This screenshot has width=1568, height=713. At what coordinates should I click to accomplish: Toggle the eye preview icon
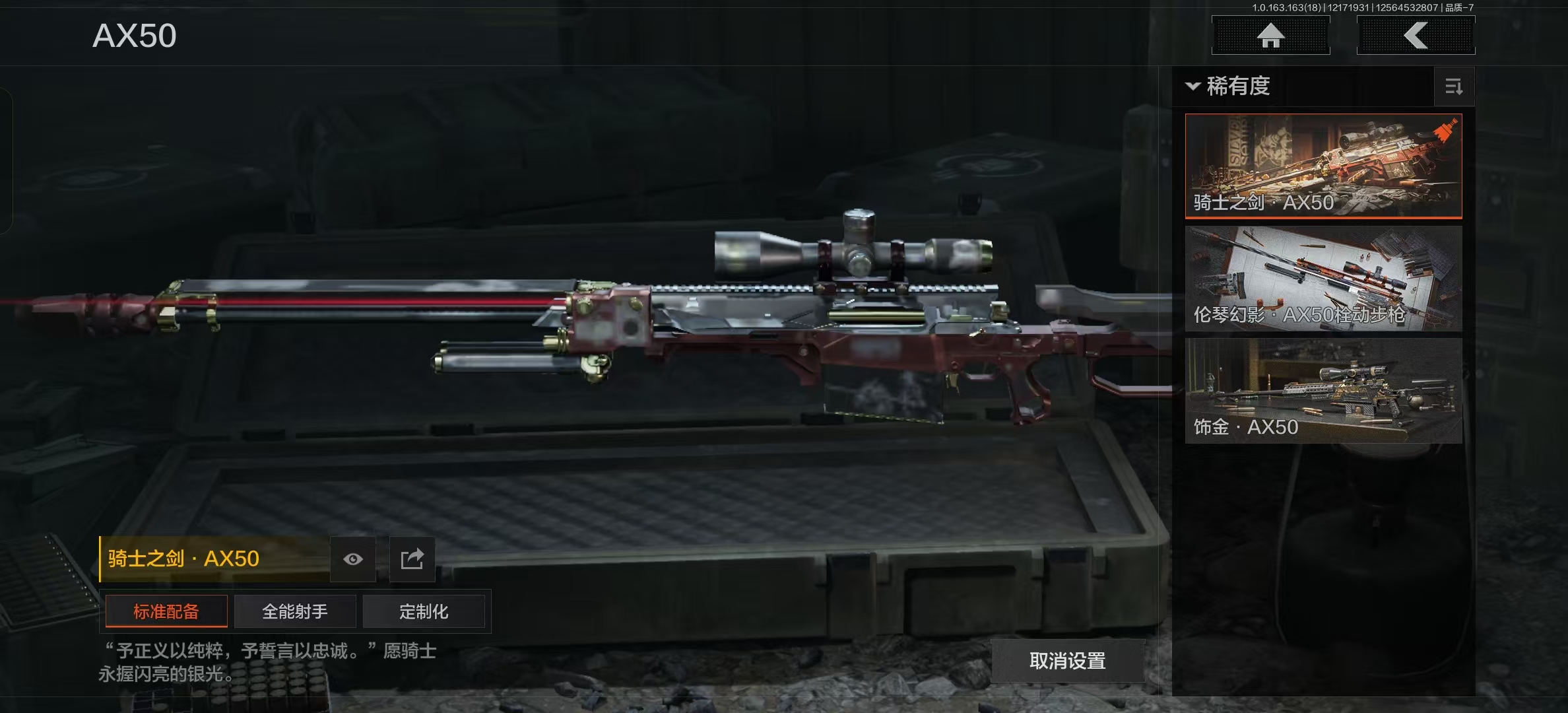[x=353, y=559]
